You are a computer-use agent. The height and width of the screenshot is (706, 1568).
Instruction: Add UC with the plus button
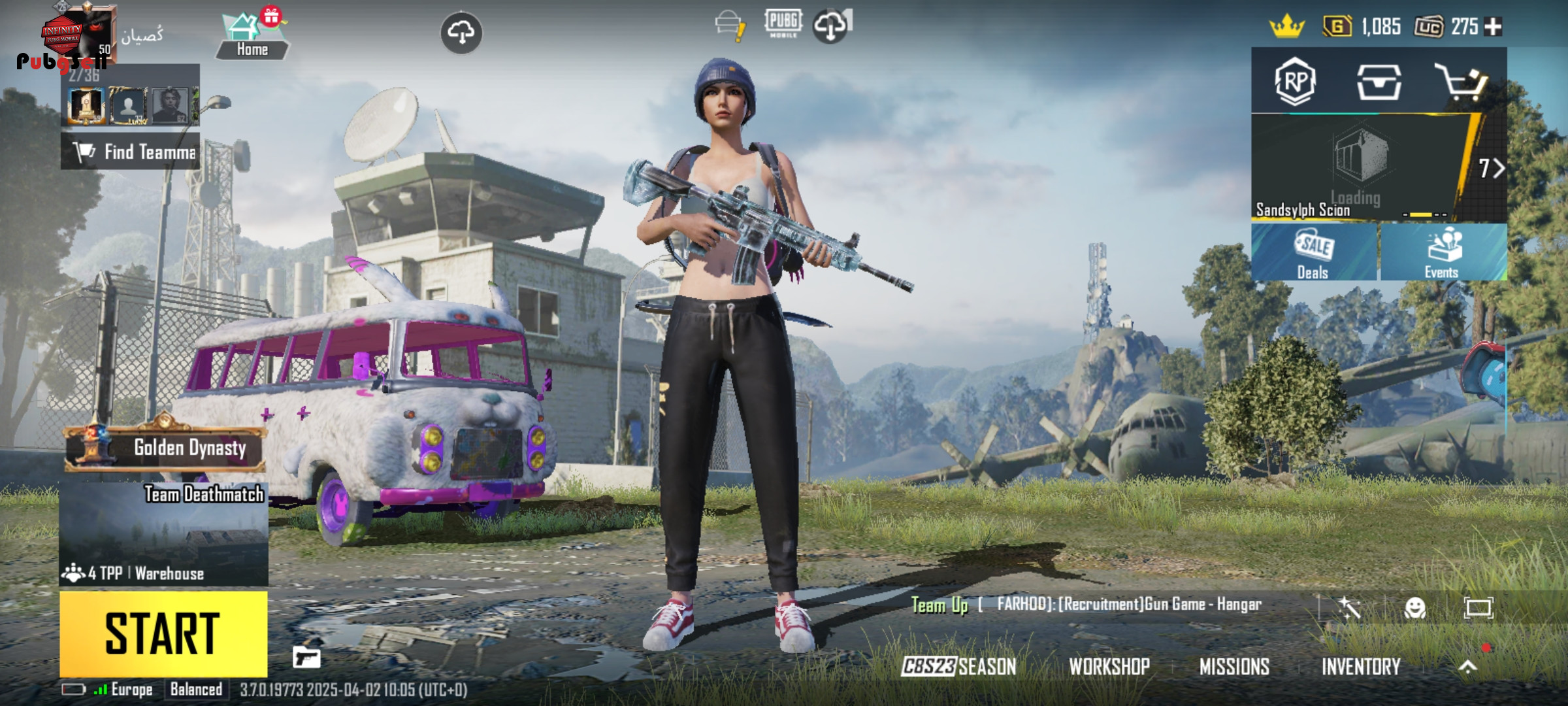coord(1494,27)
